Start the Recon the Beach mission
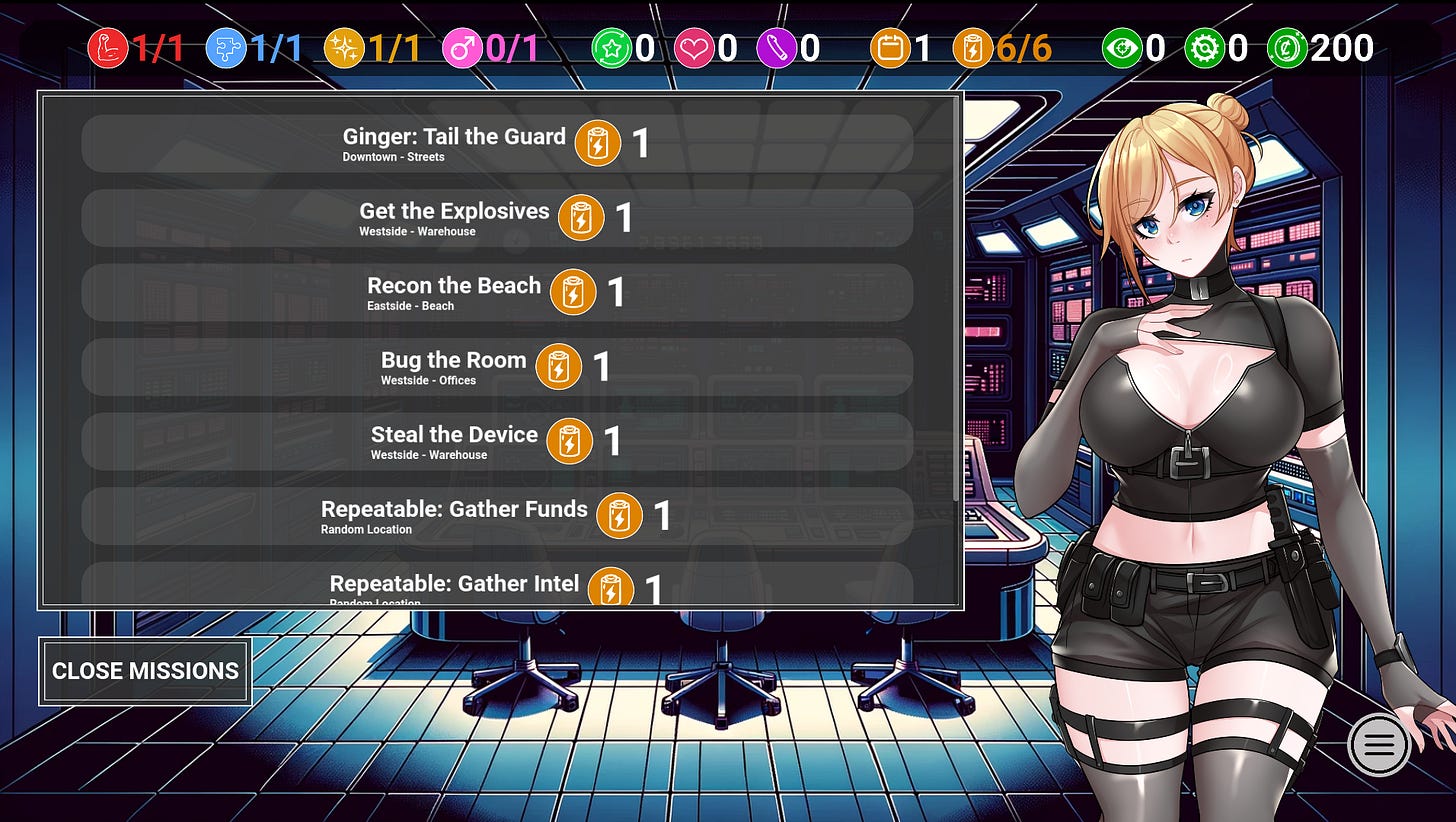1456x822 pixels. click(496, 292)
